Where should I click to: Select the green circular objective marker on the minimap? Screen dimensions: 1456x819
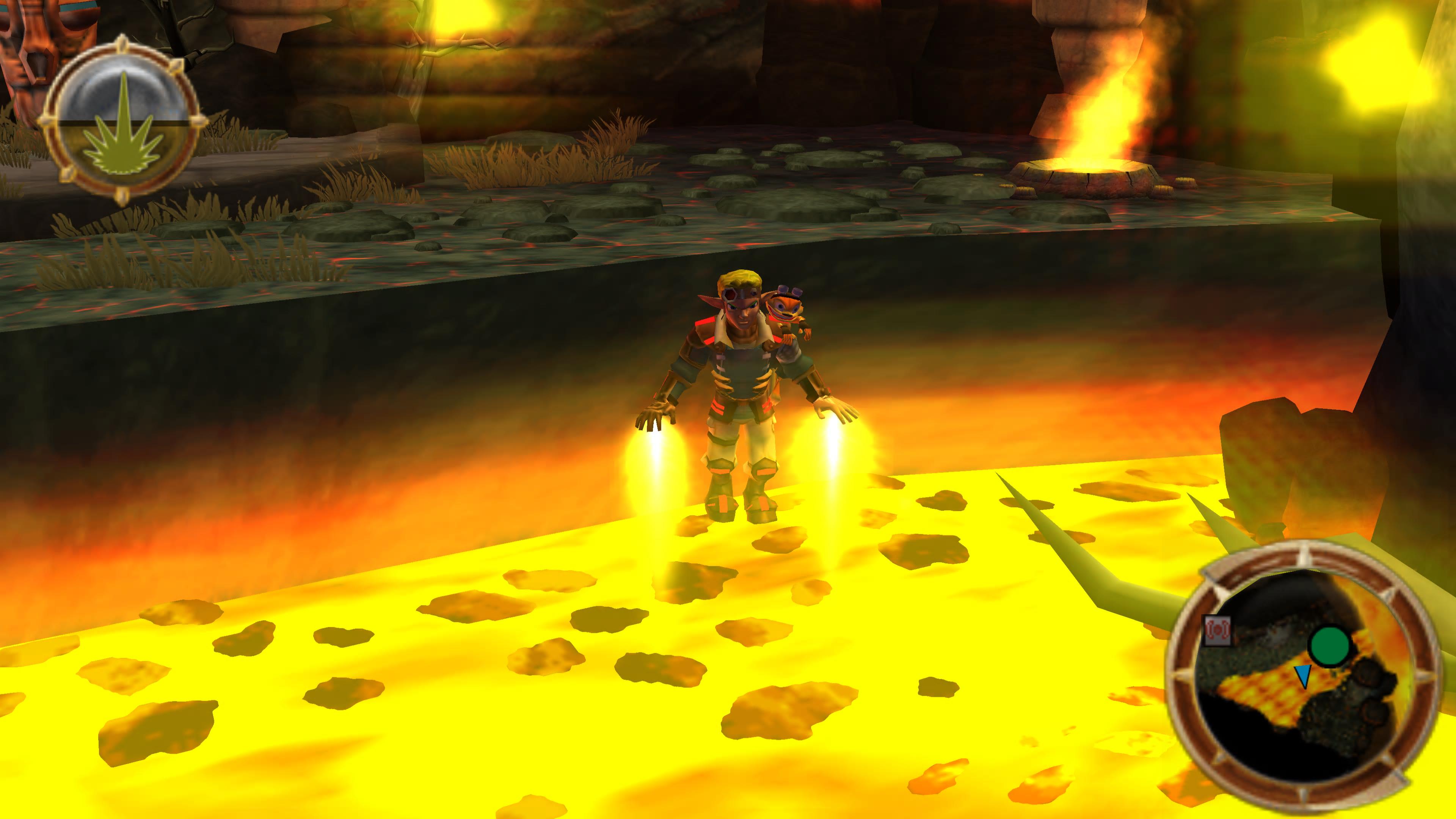1330,646
